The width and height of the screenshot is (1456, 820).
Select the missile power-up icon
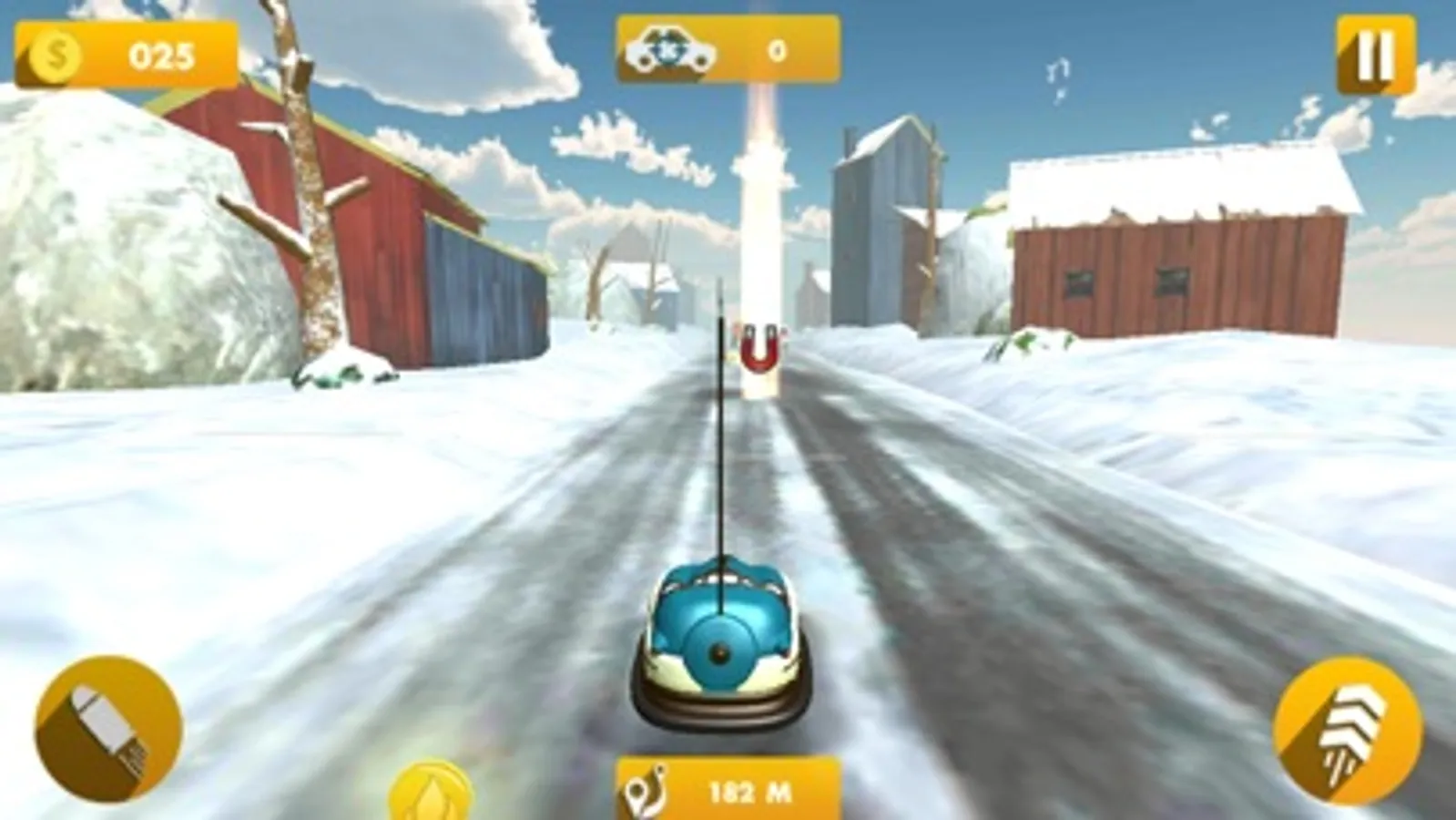(x=105, y=723)
